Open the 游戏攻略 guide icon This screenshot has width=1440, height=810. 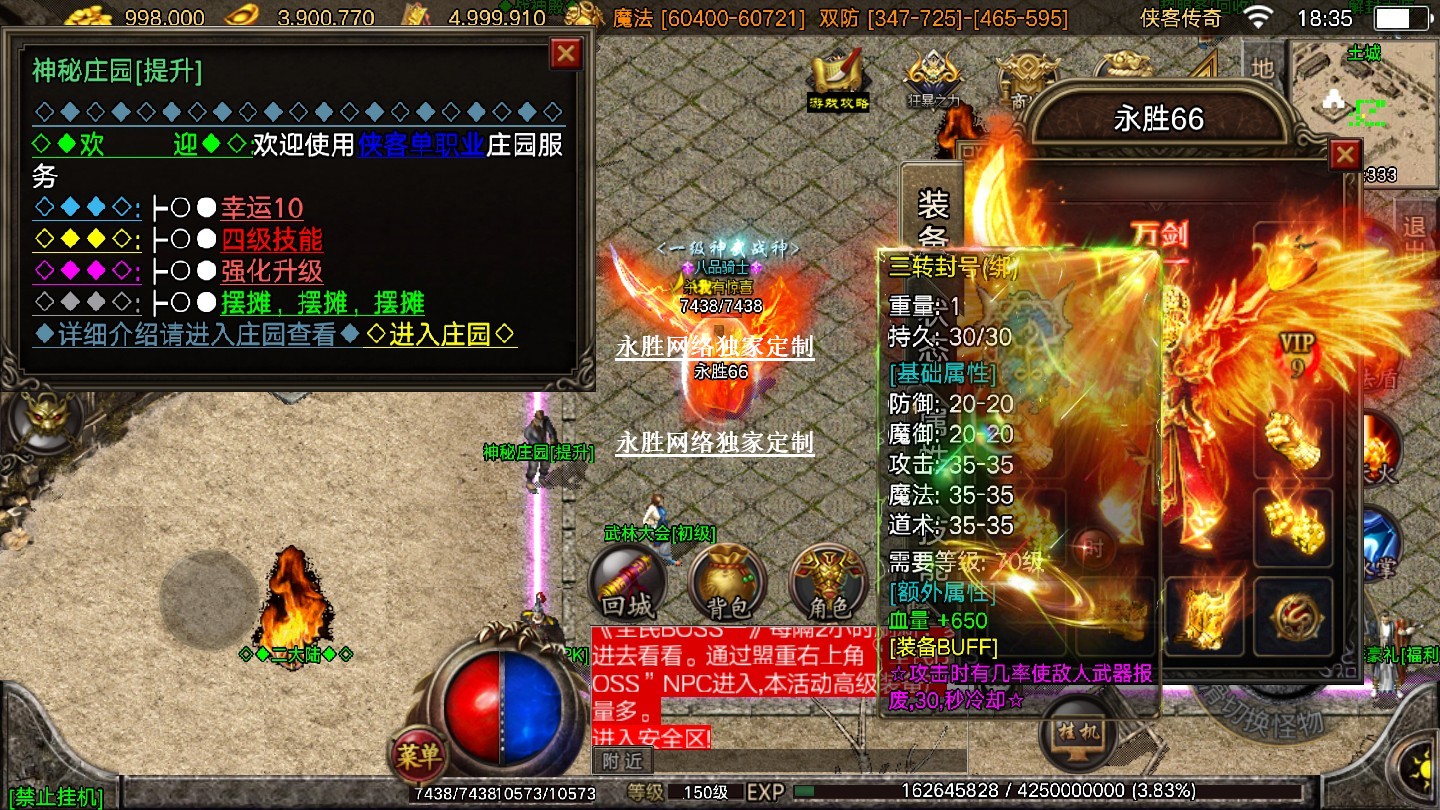point(839,78)
